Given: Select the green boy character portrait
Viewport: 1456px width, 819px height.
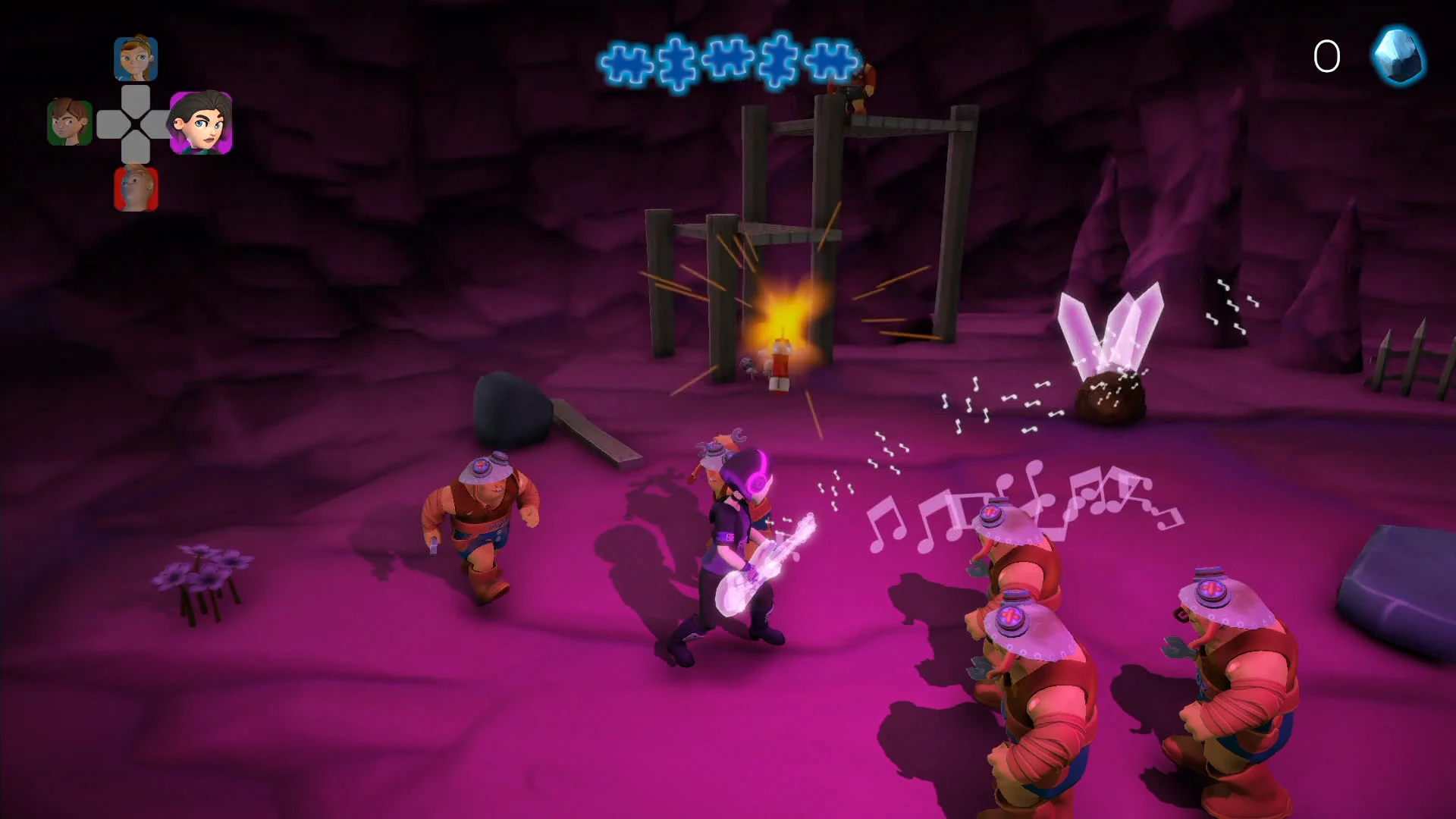Looking at the screenshot, I should 70,123.
